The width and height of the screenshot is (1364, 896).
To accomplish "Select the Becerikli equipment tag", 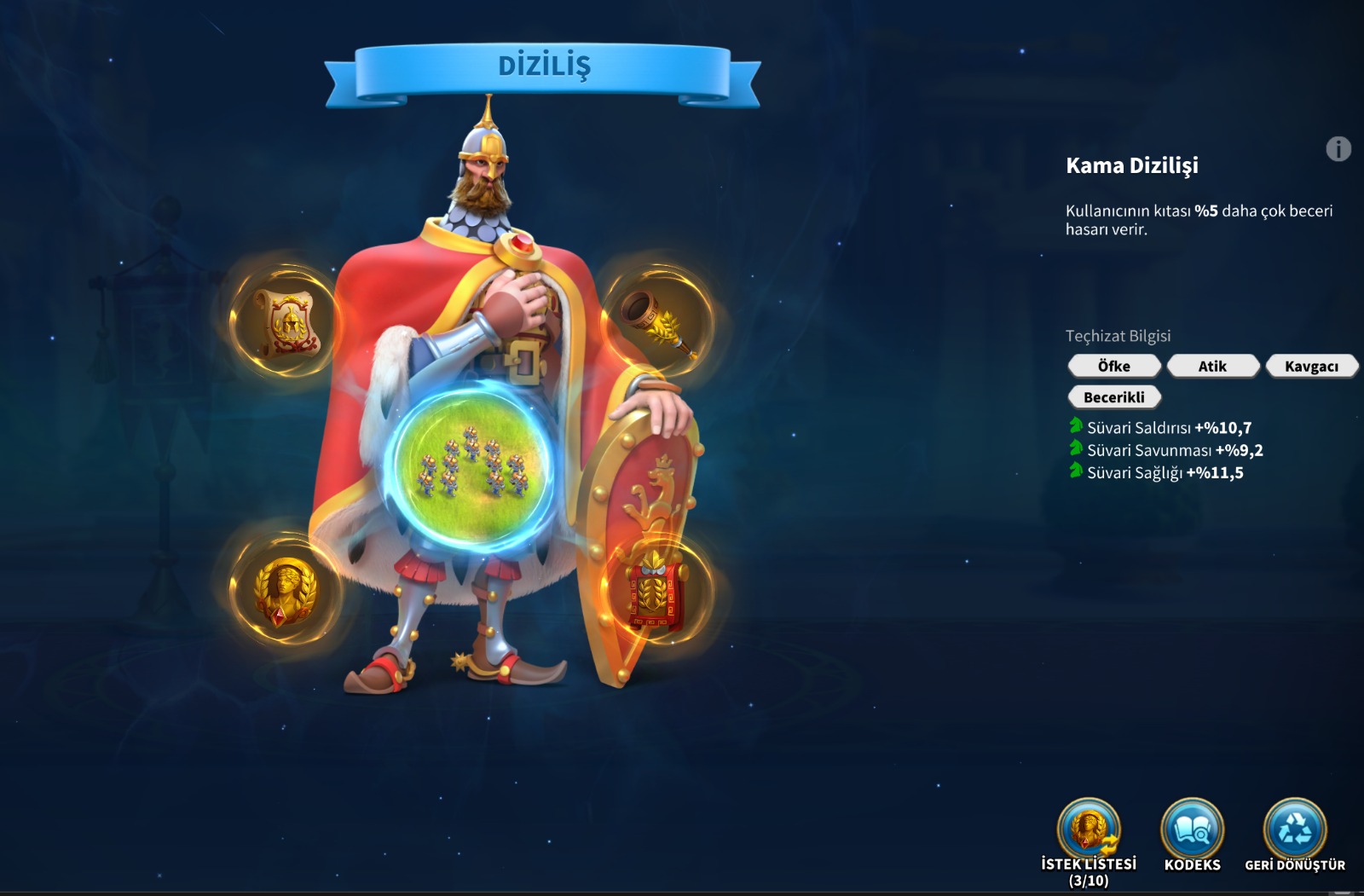I will 1114,397.
